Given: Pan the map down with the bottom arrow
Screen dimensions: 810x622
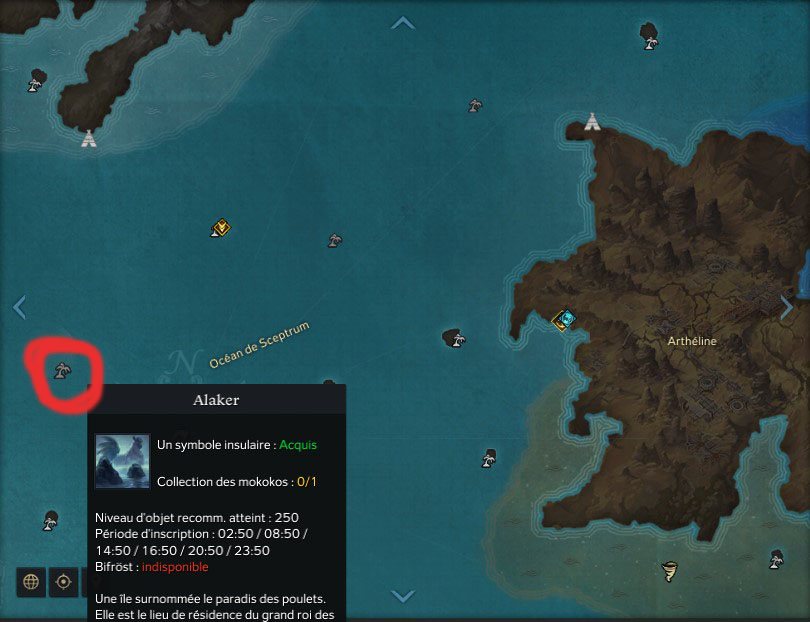Looking at the screenshot, I should pyautogui.click(x=403, y=596).
